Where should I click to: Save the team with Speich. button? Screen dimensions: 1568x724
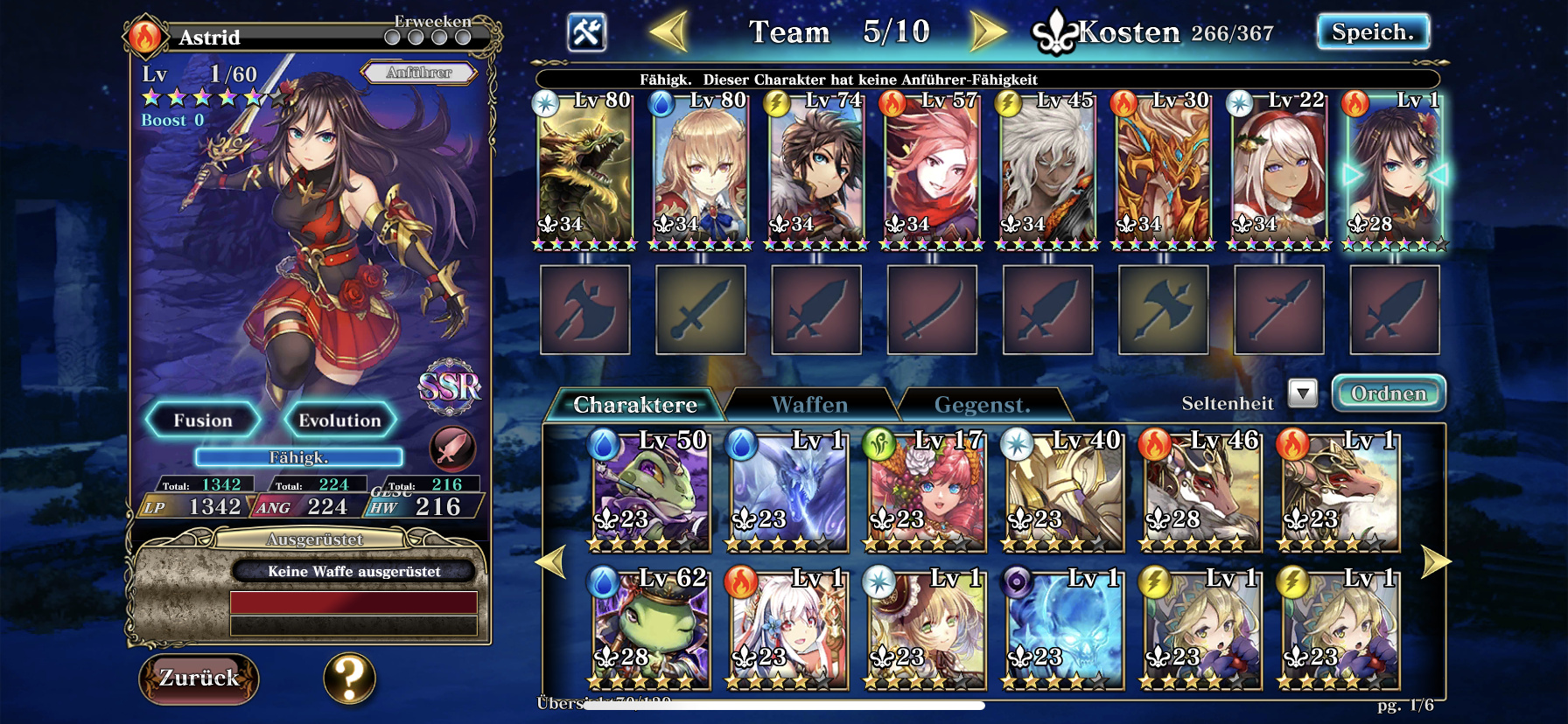(x=1372, y=32)
